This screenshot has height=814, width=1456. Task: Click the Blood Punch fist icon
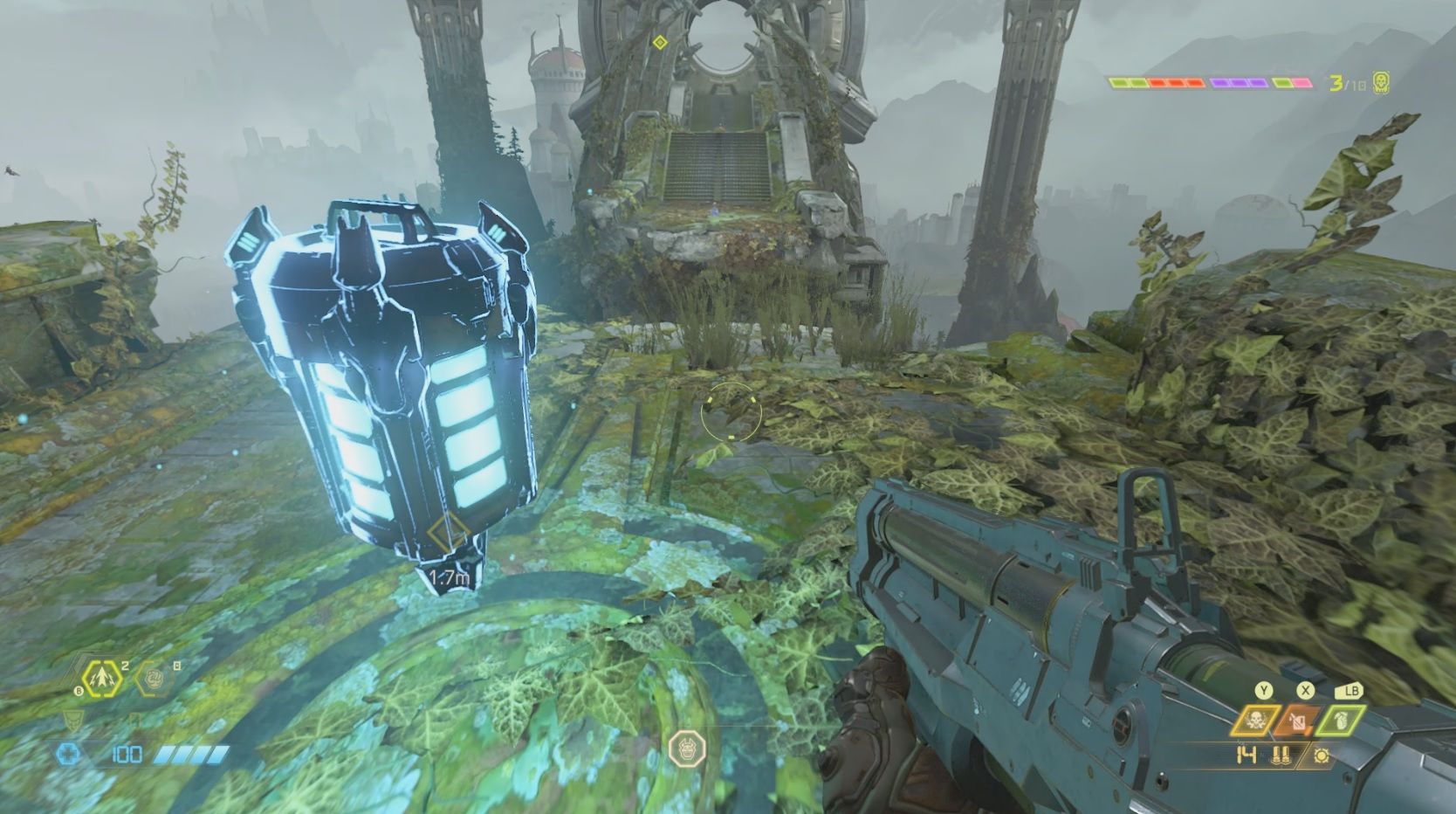tap(154, 679)
